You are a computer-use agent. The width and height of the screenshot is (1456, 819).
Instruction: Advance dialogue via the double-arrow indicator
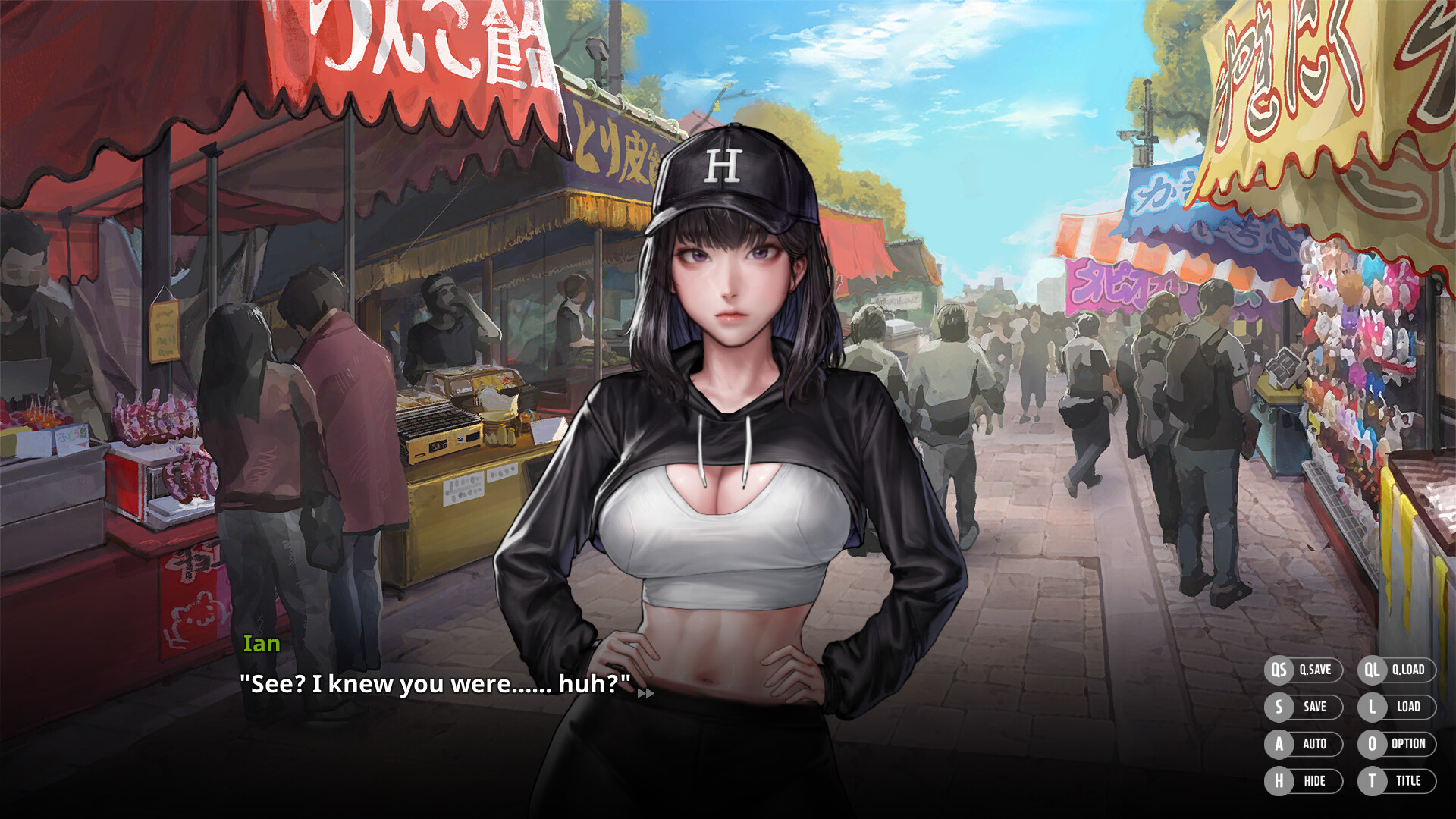(x=645, y=695)
